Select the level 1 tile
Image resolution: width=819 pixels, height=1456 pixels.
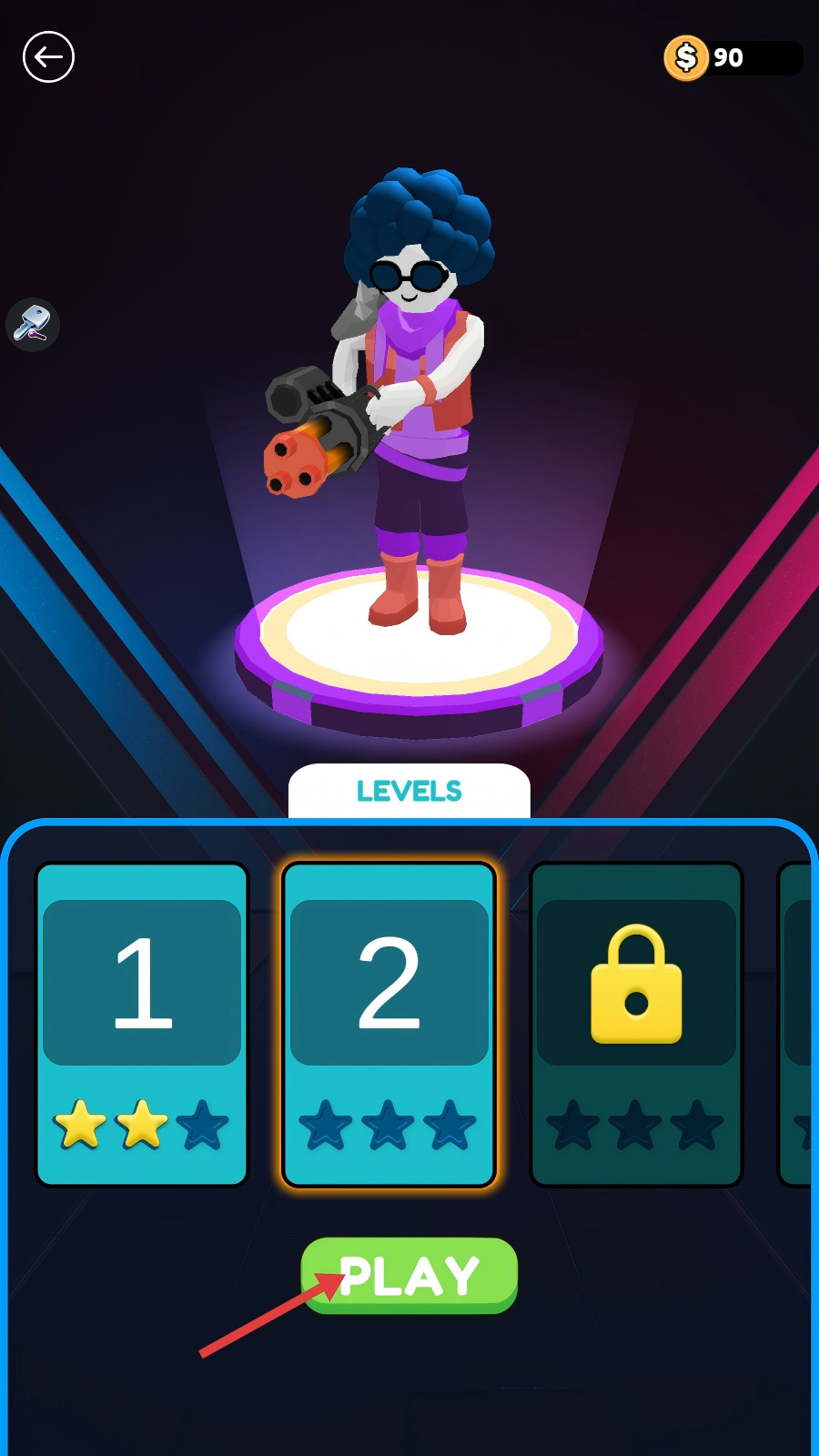142,1024
